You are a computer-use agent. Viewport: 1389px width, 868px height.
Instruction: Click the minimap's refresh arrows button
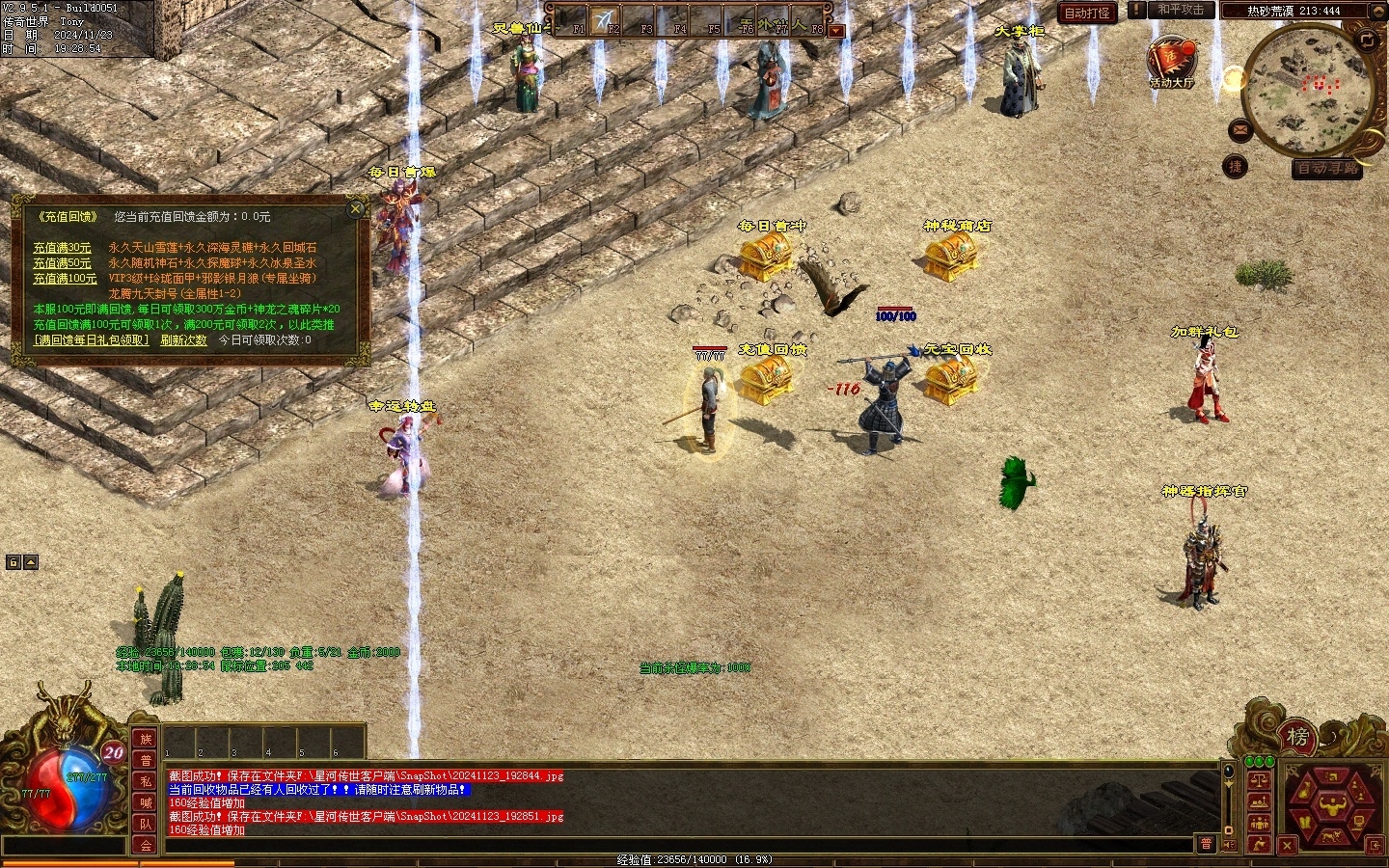point(1367,40)
